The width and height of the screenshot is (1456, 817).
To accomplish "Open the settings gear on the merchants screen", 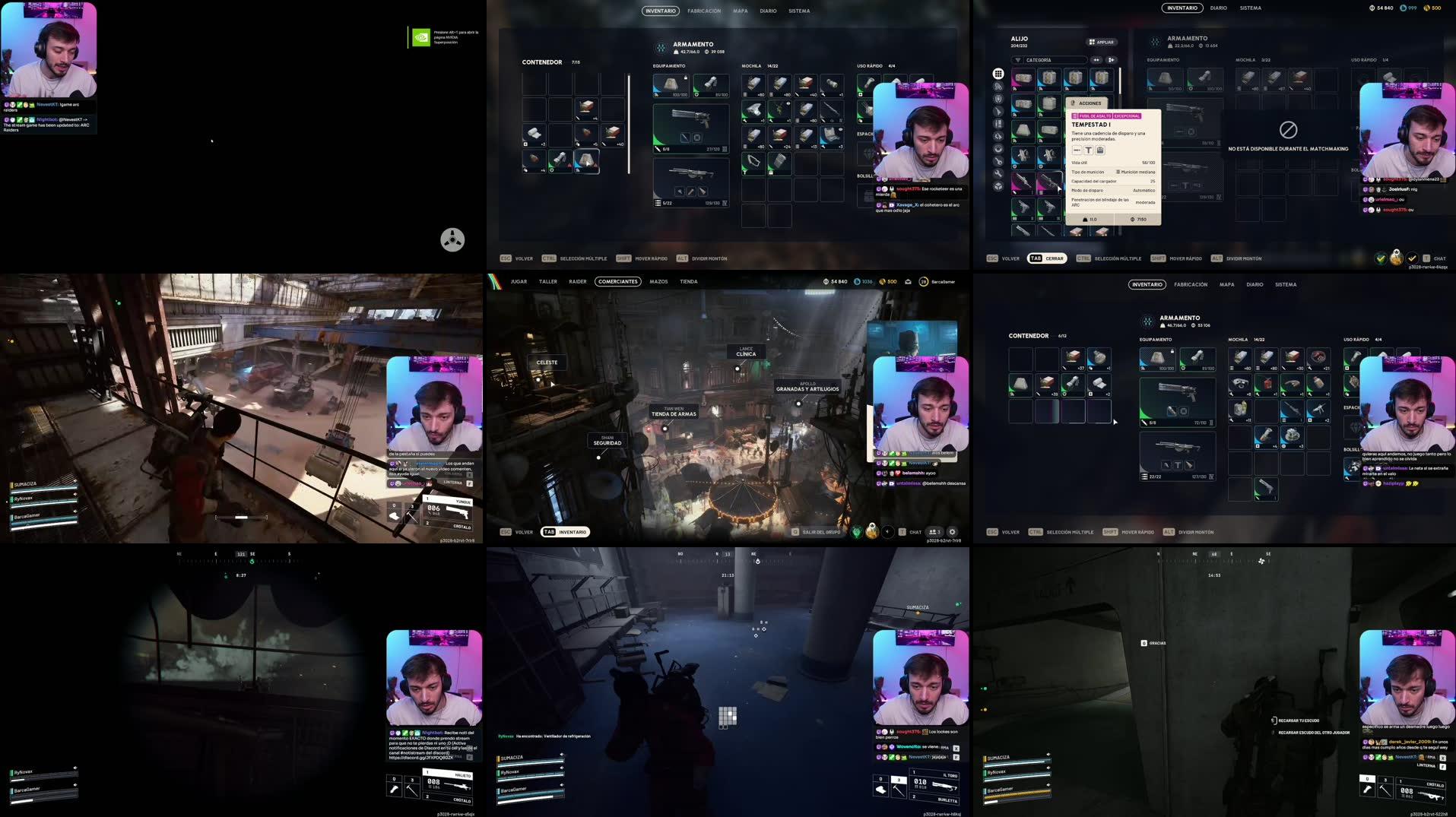I will (953, 532).
